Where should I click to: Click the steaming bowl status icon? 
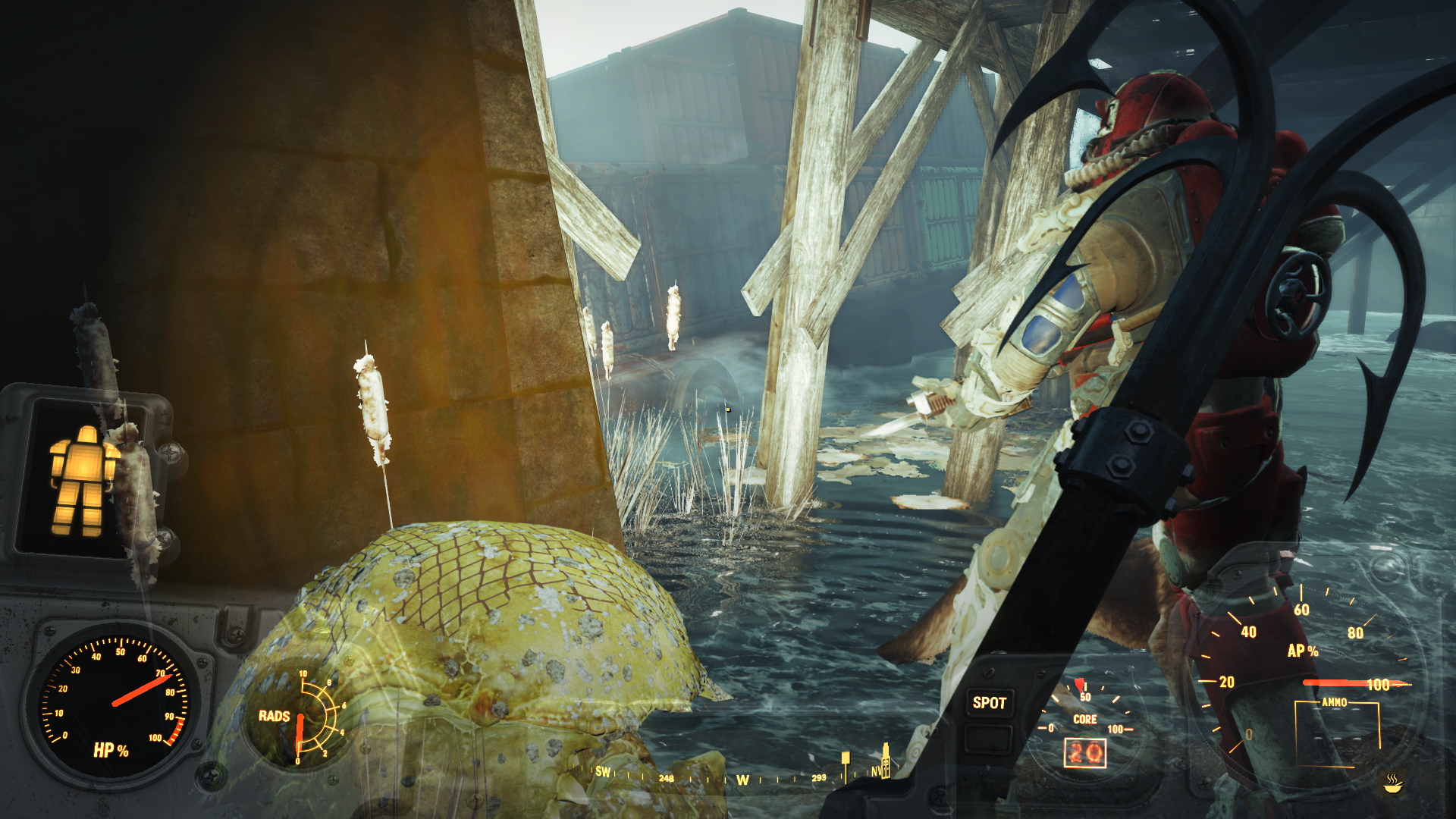click(x=1393, y=783)
